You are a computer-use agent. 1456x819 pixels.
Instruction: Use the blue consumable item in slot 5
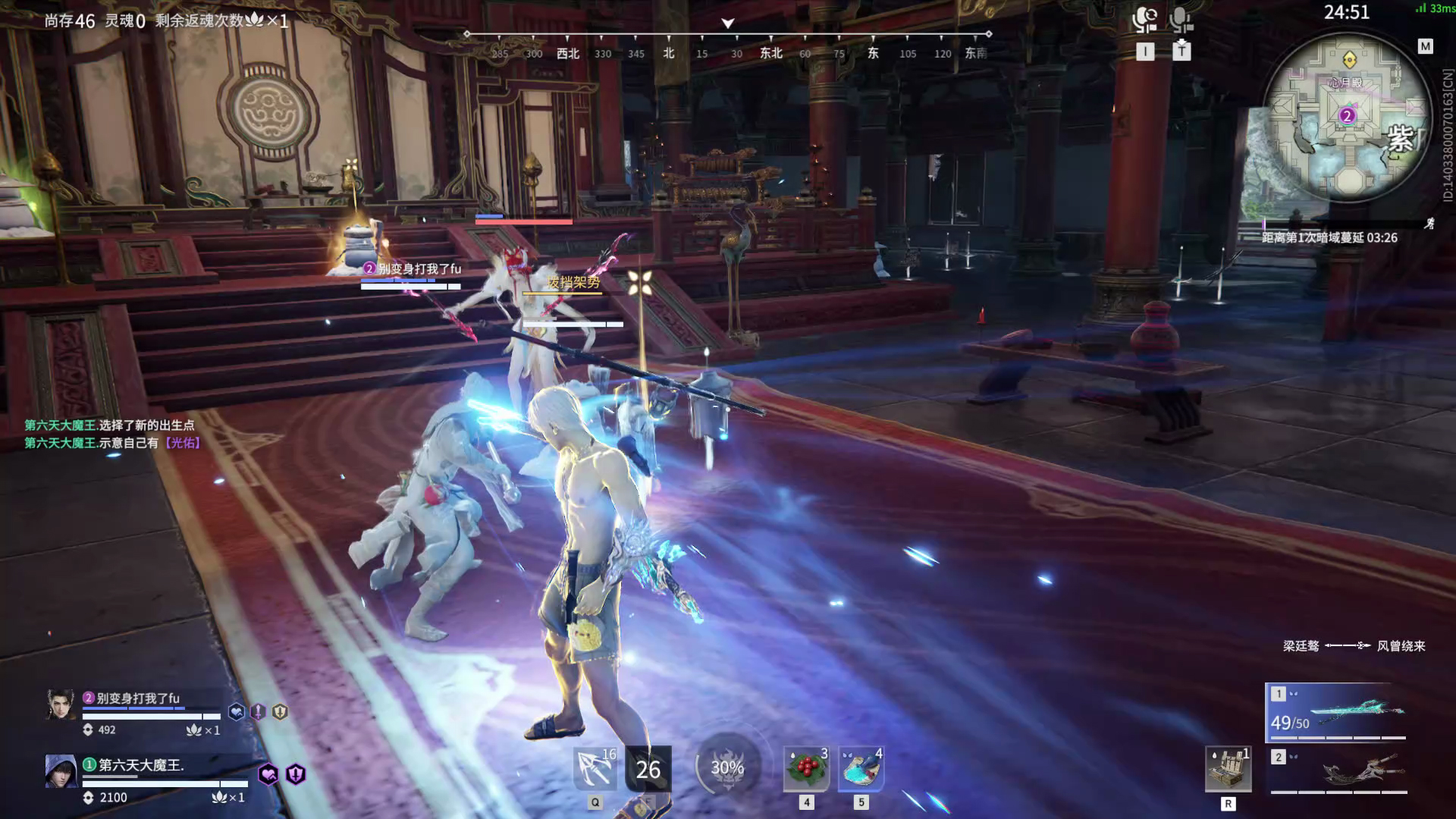click(861, 769)
